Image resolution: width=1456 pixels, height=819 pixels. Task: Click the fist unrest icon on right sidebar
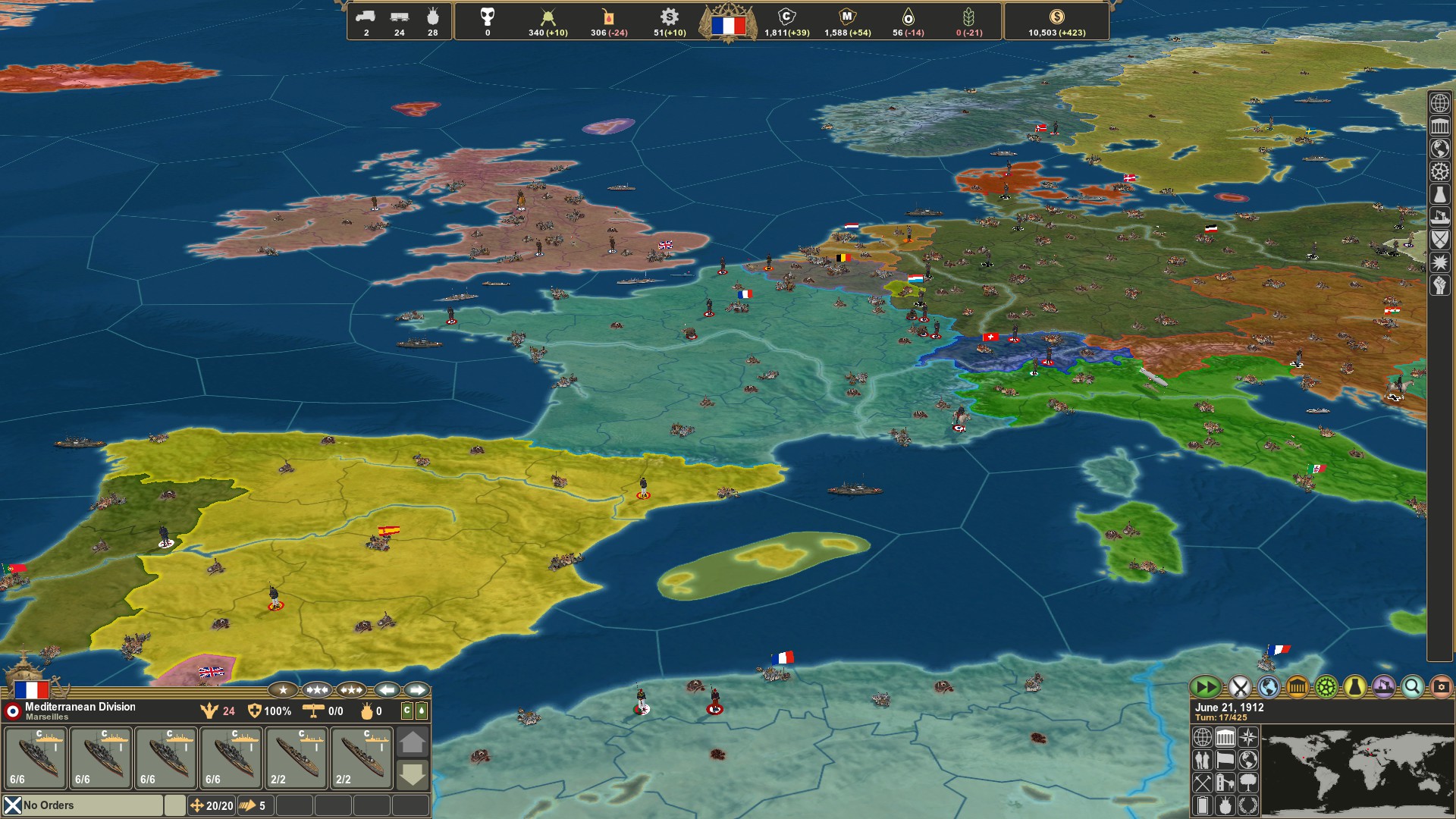(1440, 281)
